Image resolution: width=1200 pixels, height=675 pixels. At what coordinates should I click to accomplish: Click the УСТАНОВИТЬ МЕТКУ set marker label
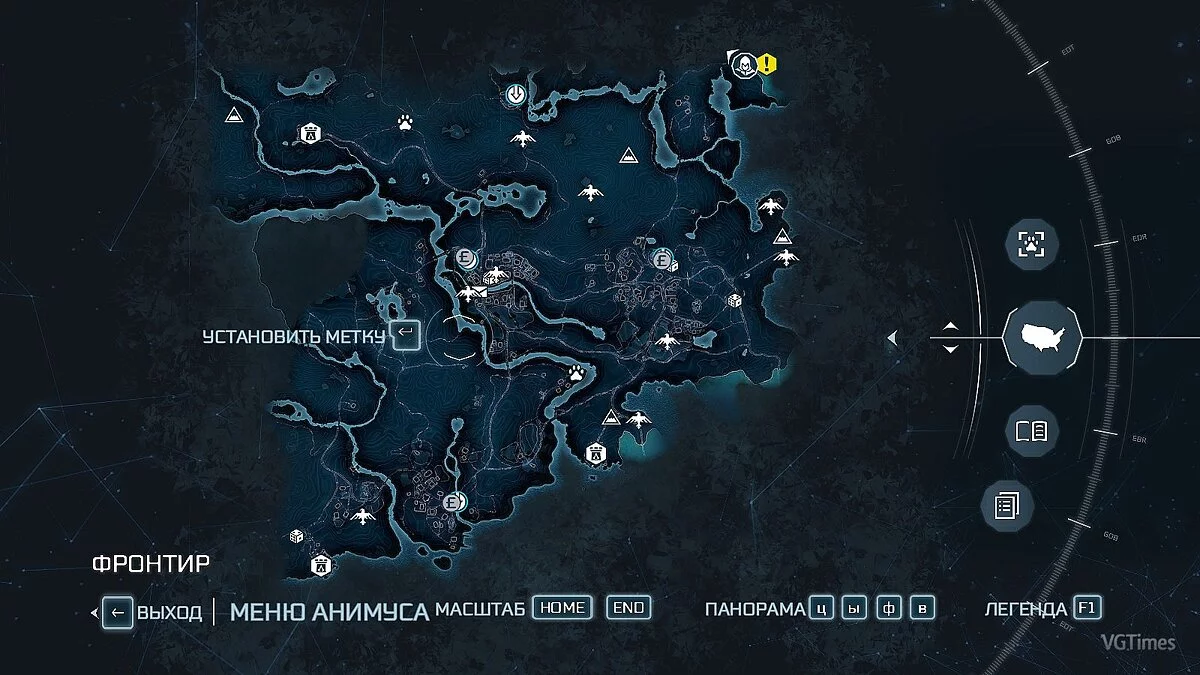click(293, 336)
